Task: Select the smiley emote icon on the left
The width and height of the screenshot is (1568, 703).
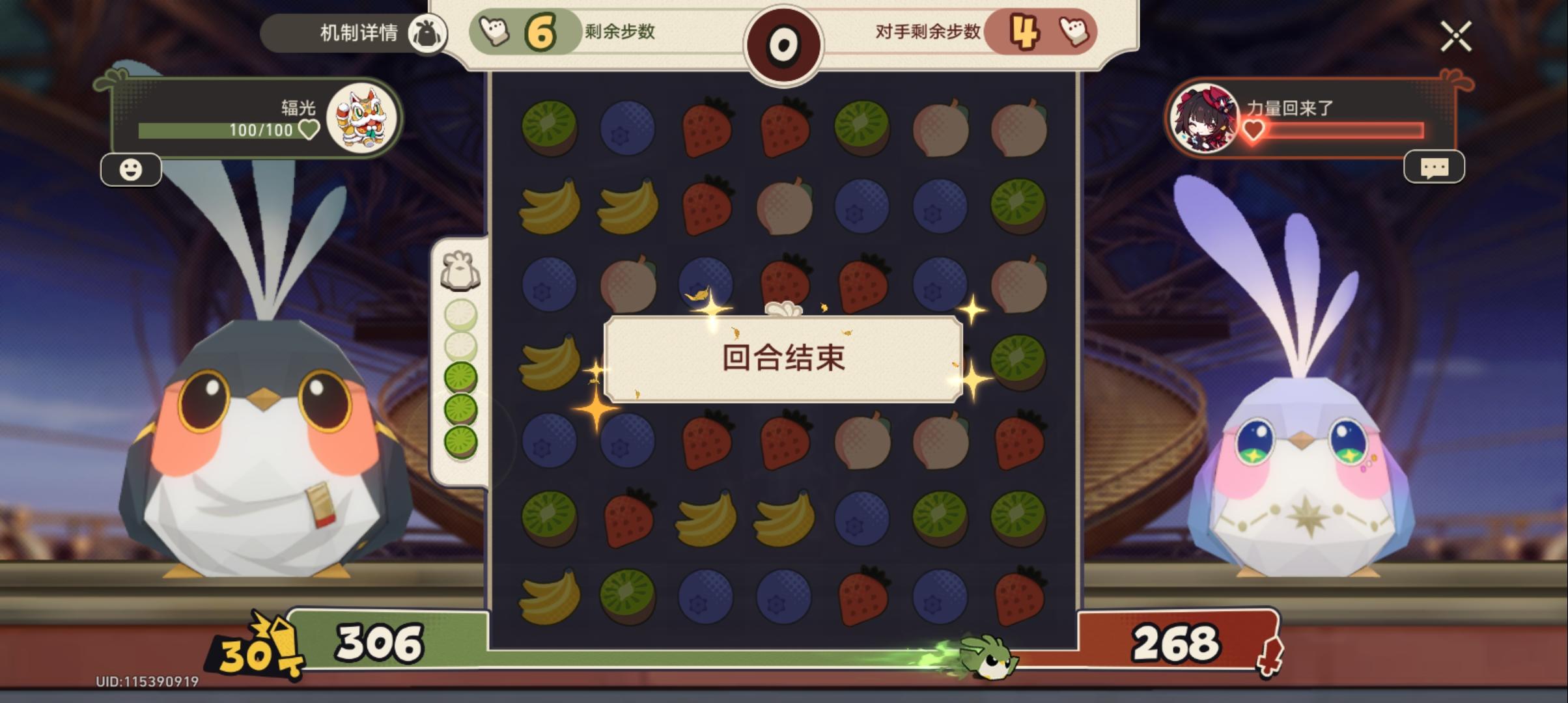Action: [132, 170]
